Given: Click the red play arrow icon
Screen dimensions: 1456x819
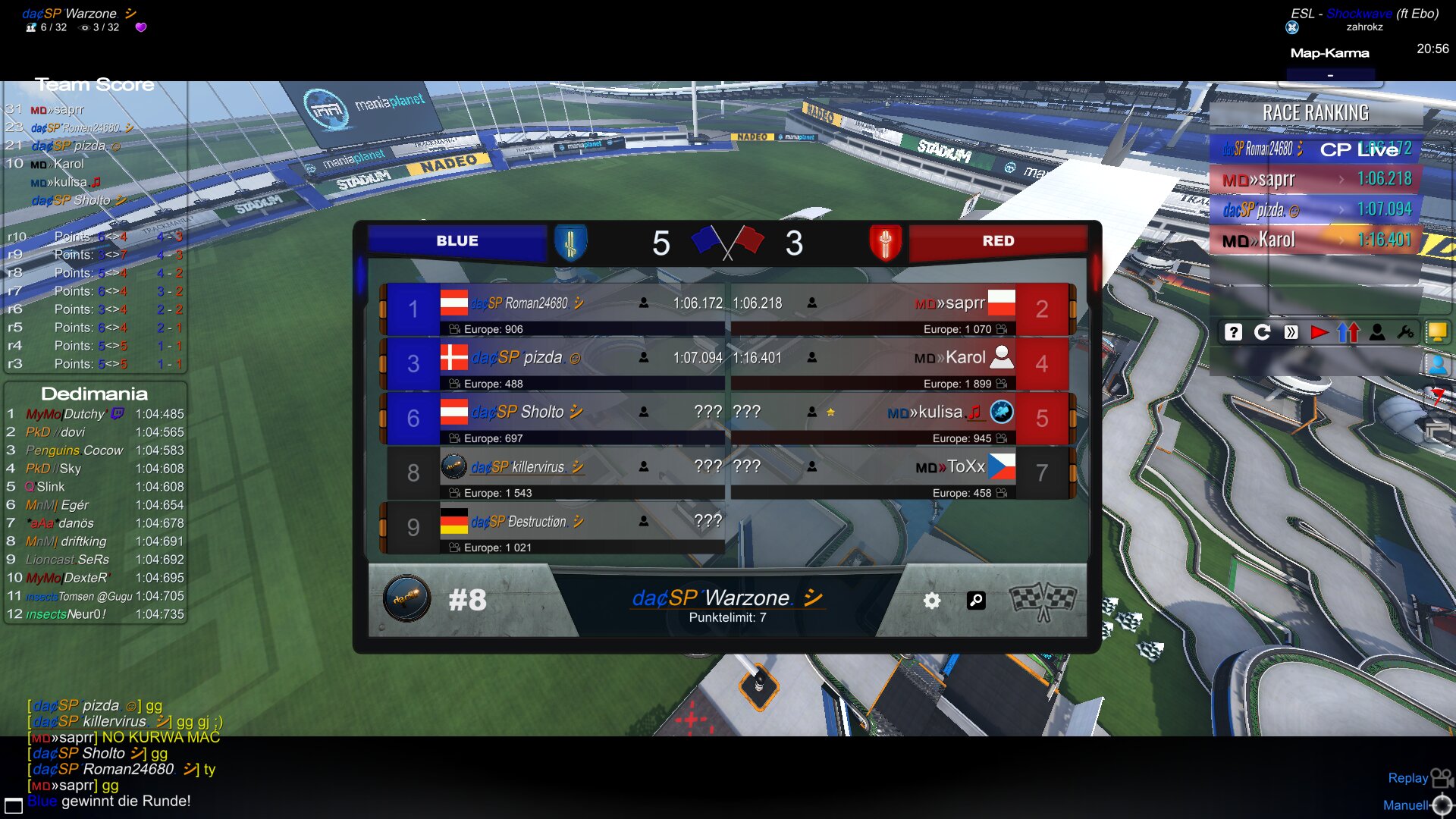Looking at the screenshot, I should (x=1319, y=332).
